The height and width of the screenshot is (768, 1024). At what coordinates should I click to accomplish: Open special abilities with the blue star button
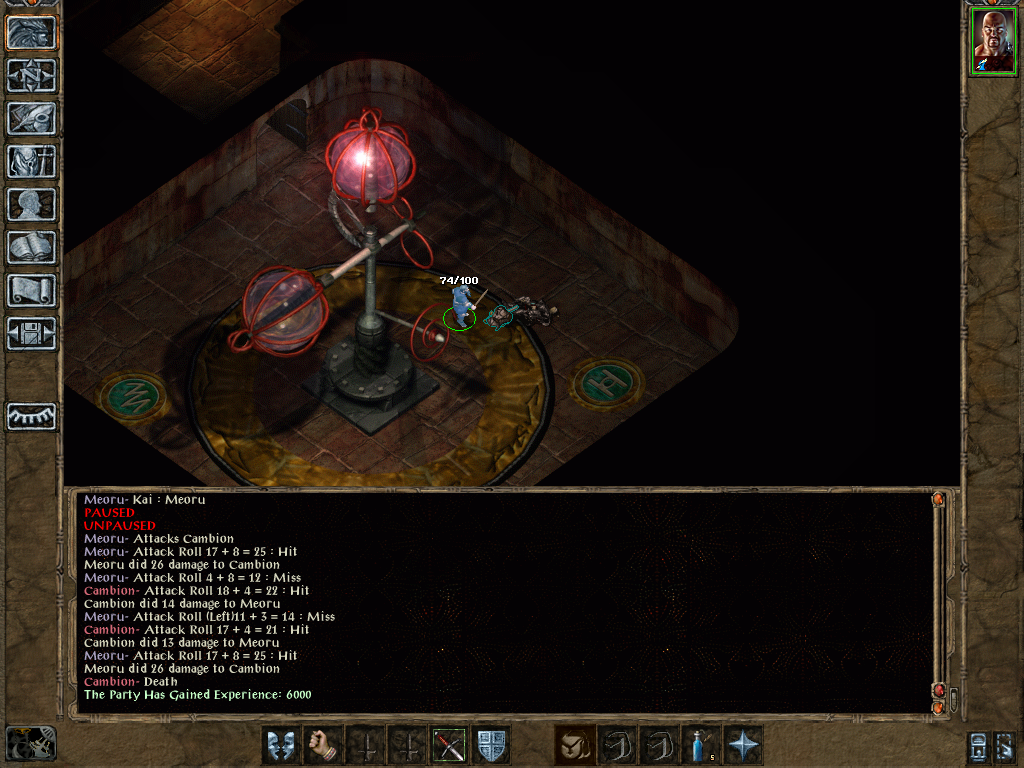[744, 745]
